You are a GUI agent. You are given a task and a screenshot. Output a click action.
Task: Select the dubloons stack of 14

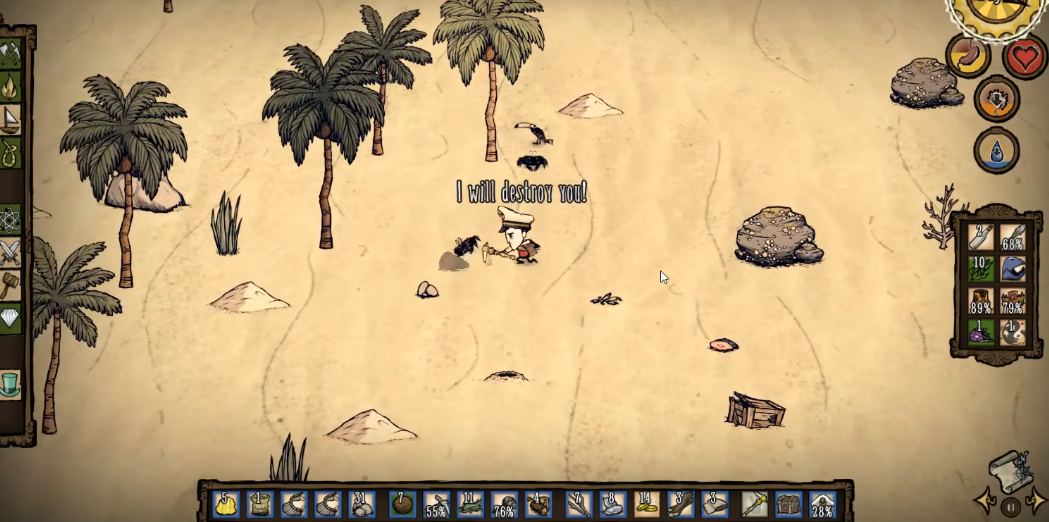(x=647, y=503)
